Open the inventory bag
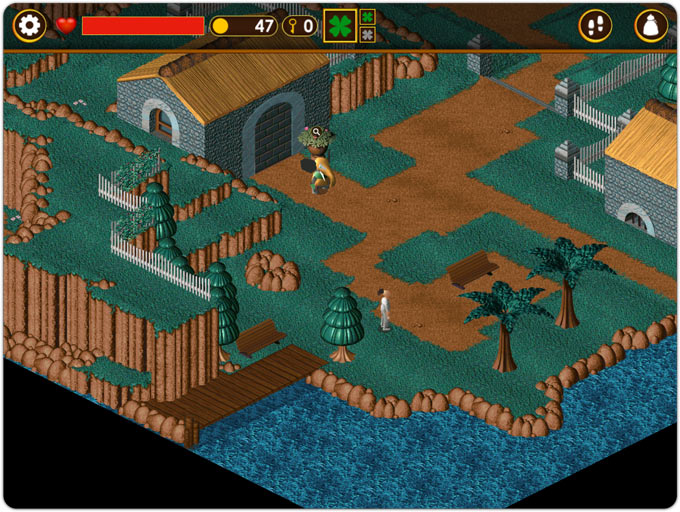Screen dimensions: 680x512 click(651, 26)
